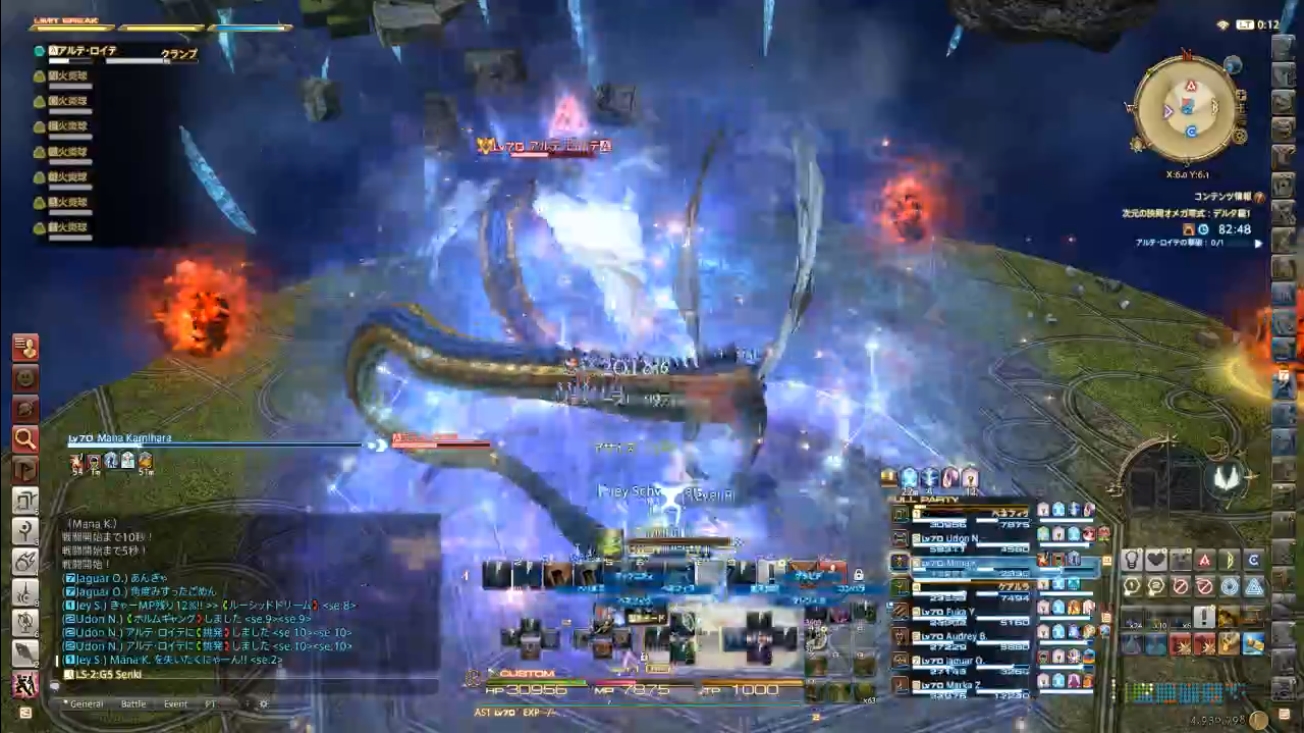Select the General chat tab

(x=86, y=704)
